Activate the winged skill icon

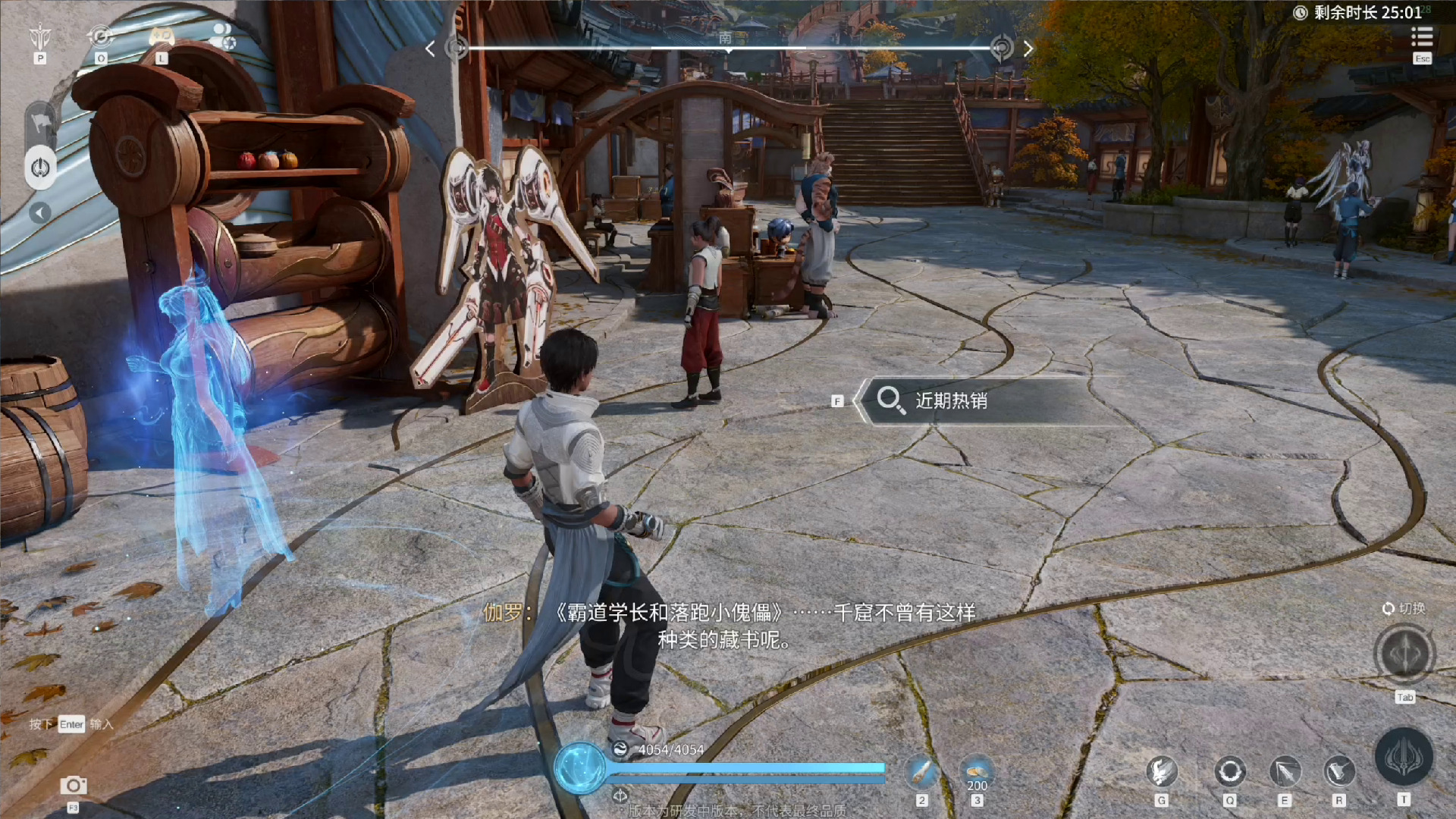1161,772
